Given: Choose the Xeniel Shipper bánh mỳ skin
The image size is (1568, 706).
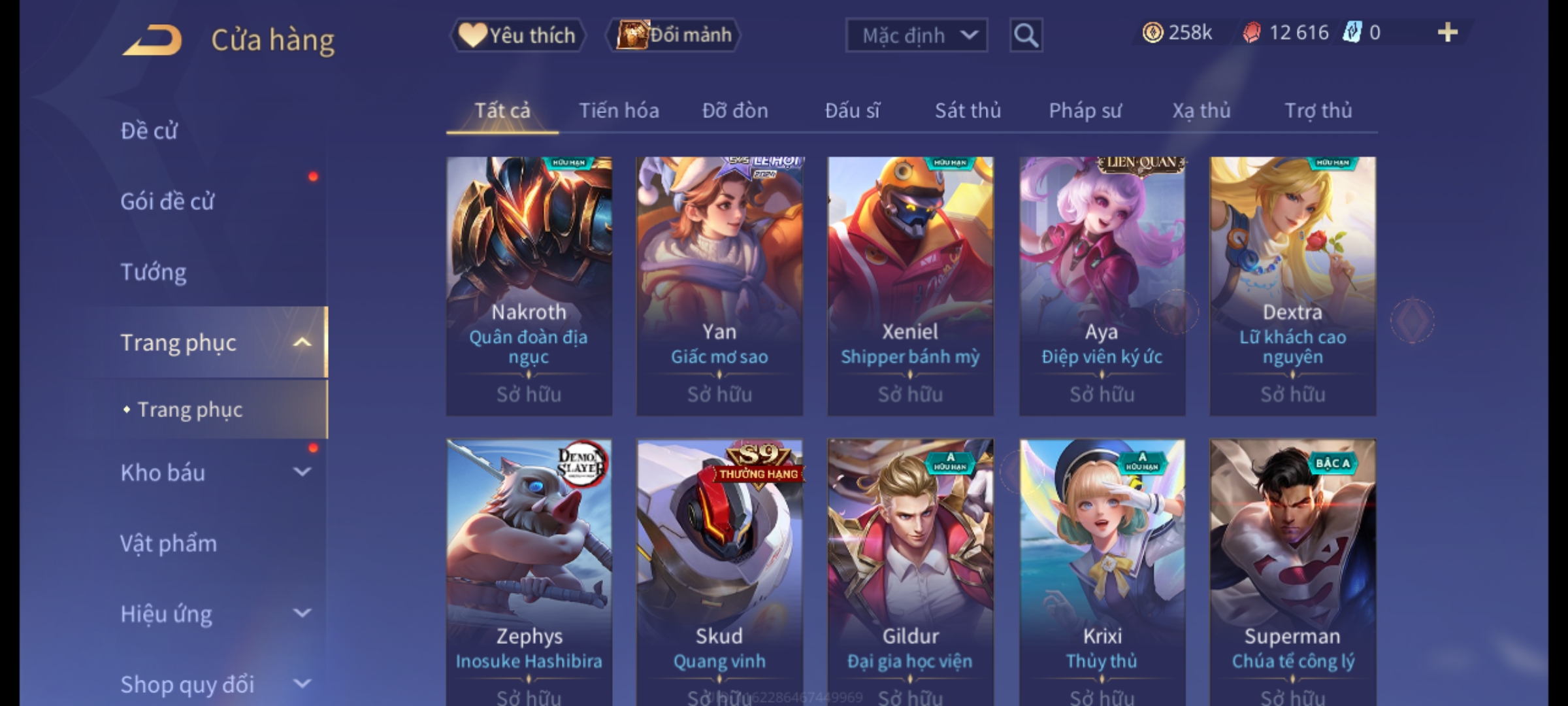Looking at the screenshot, I should click(910, 286).
